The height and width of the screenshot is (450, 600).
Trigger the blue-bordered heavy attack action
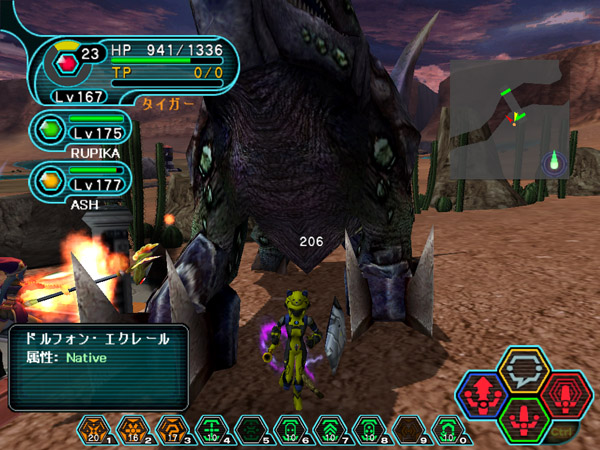pos(483,392)
